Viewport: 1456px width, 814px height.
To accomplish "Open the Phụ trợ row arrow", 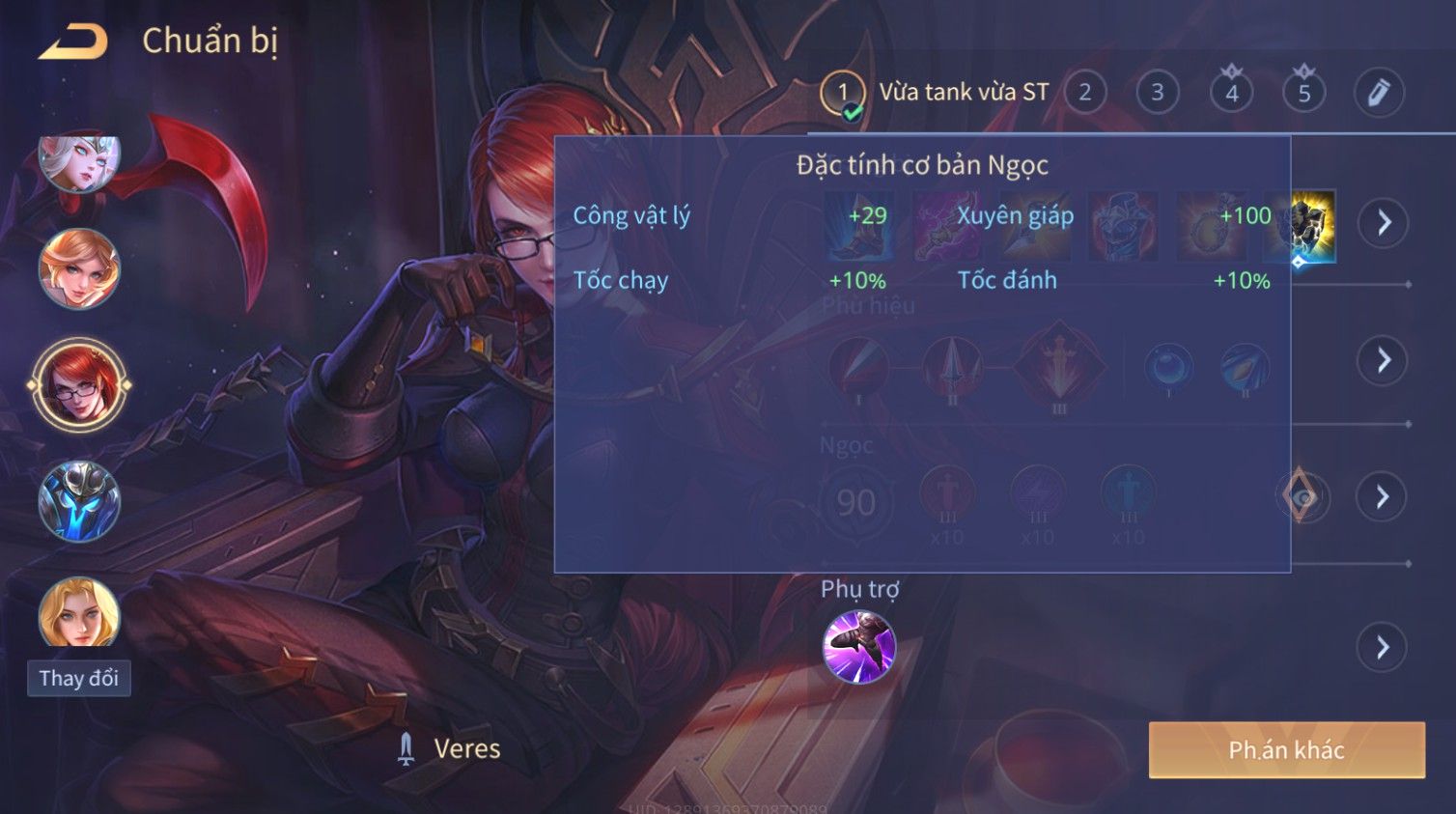I will click(1383, 647).
